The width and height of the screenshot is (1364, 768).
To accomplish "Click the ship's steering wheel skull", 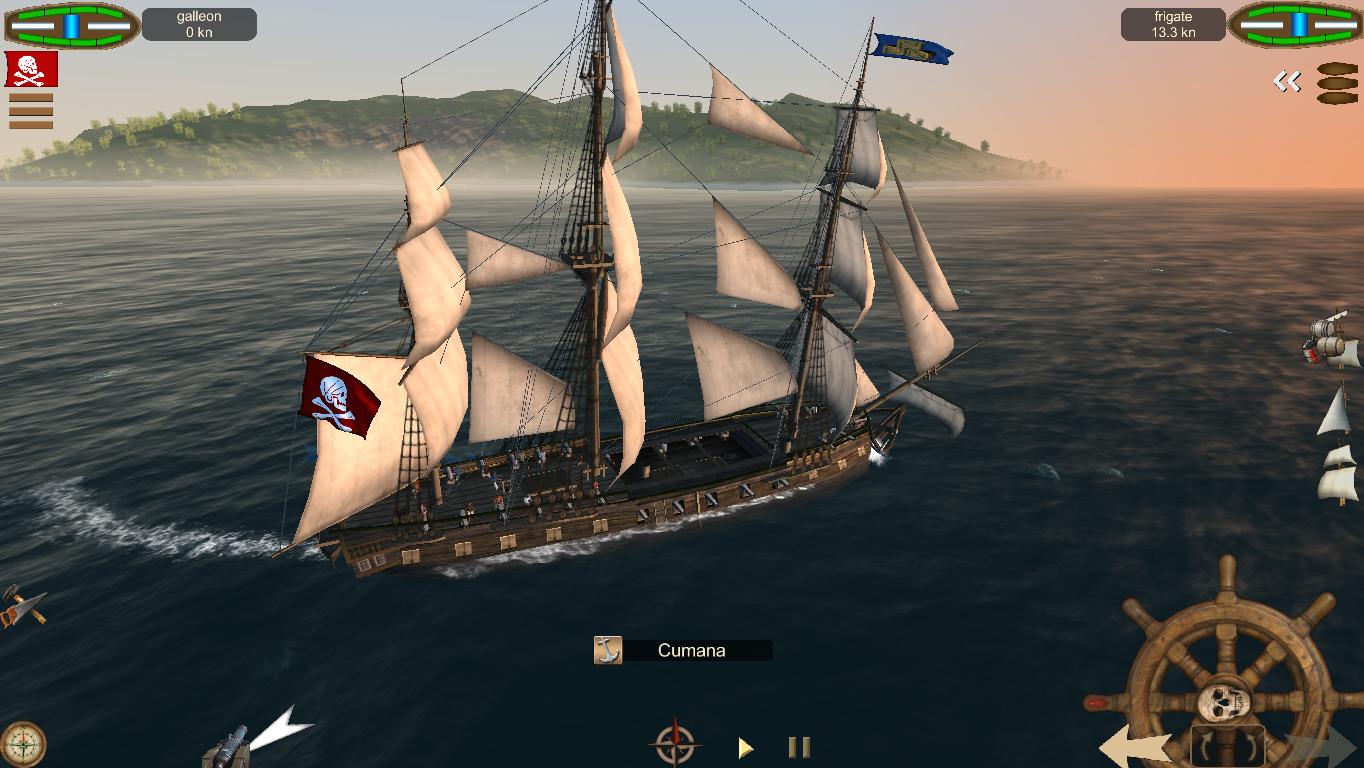I will pos(1225,701).
